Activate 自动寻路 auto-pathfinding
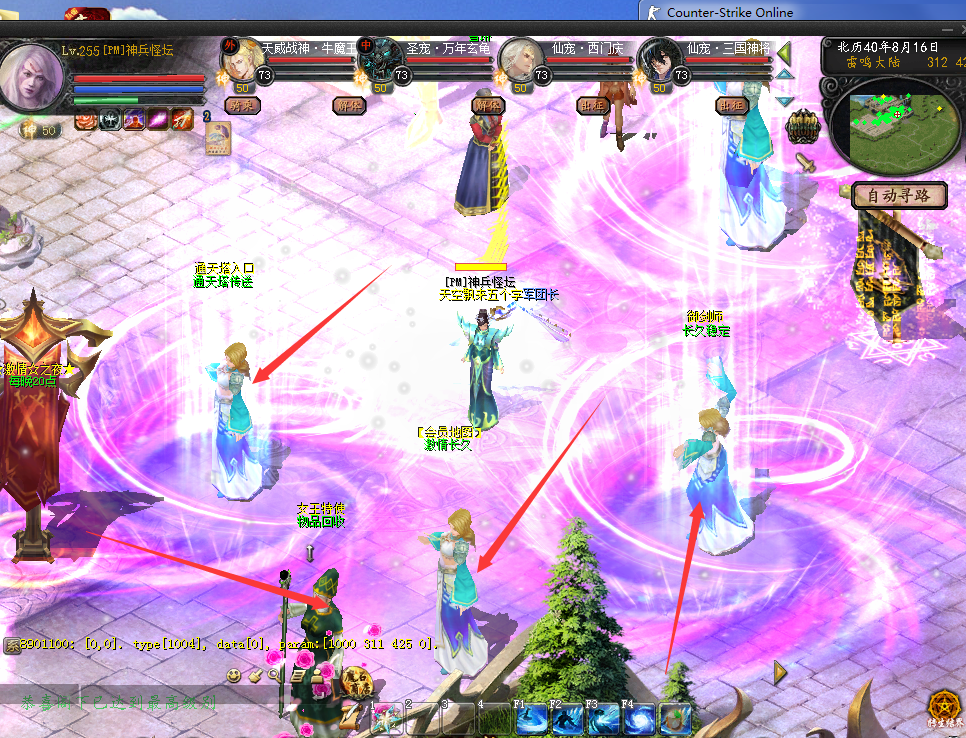The height and width of the screenshot is (738, 966). tap(898, 196)
